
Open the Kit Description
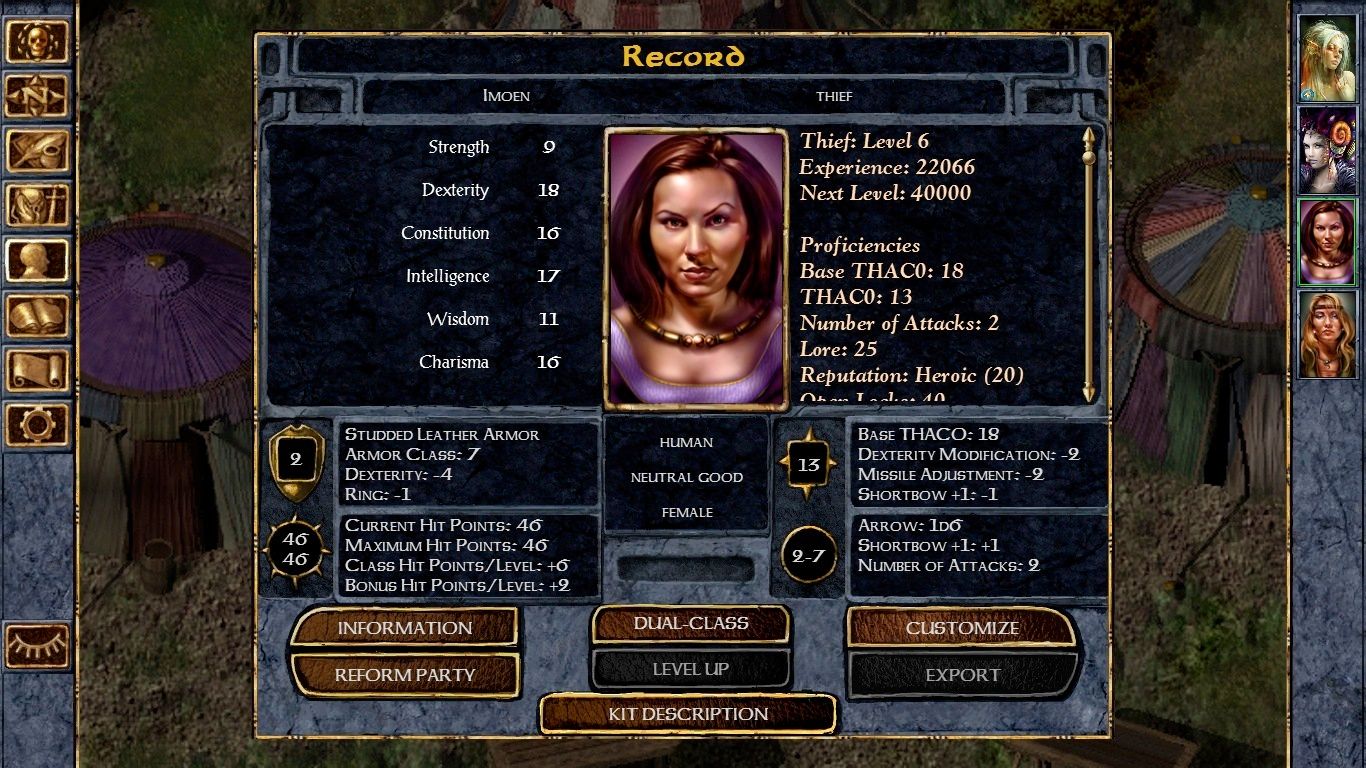[x=688, y=714]
